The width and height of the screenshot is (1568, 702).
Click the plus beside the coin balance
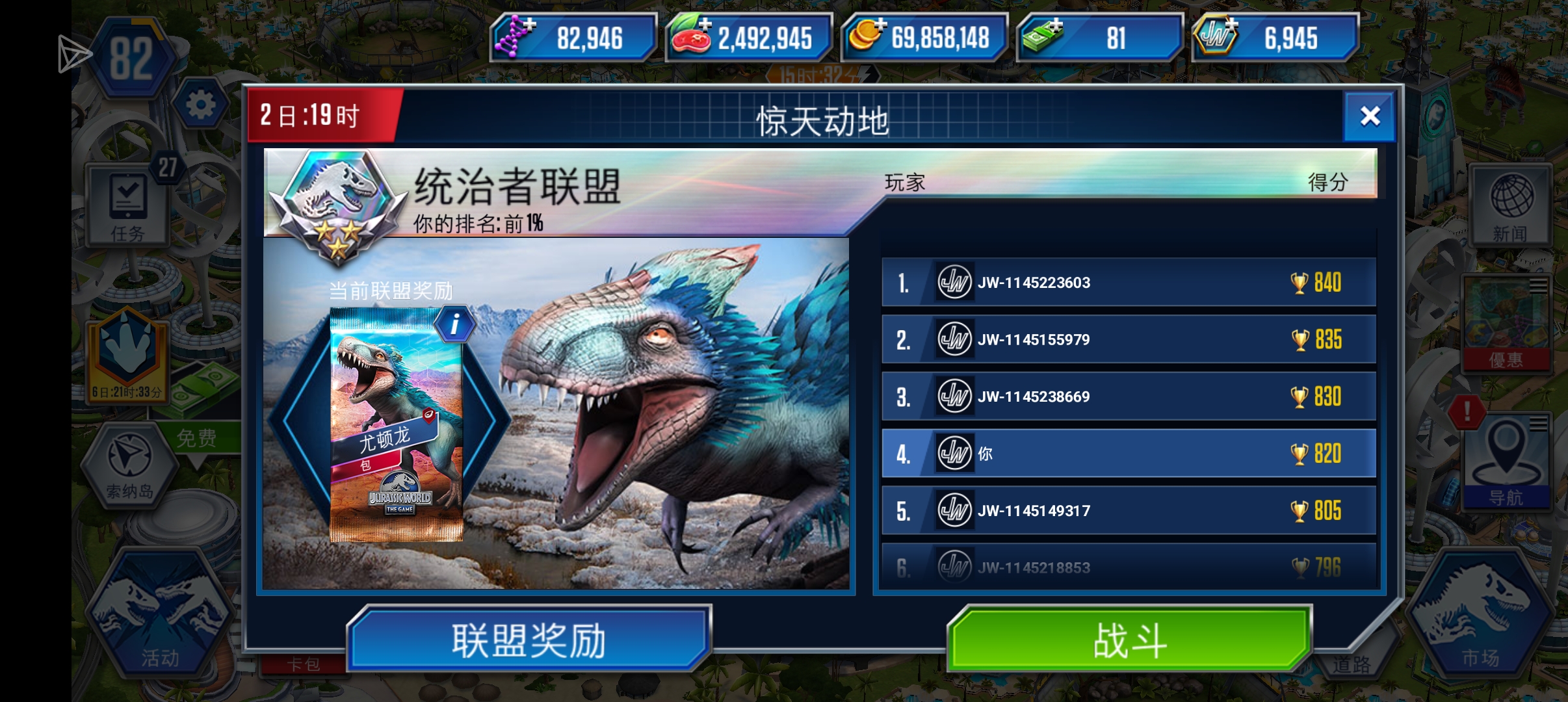(x=881, y=25)
